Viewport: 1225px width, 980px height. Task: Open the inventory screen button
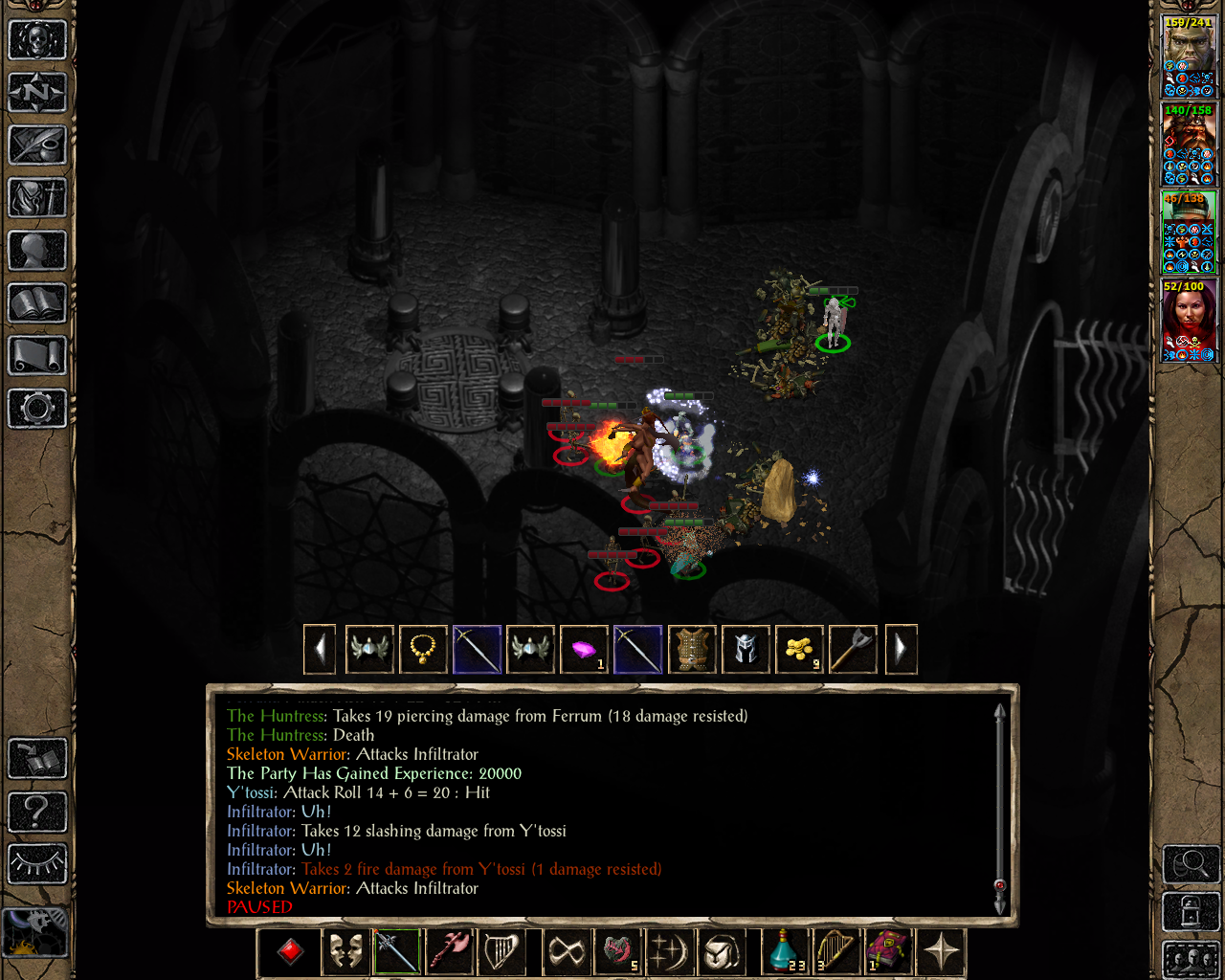click(x=37, y=198)
